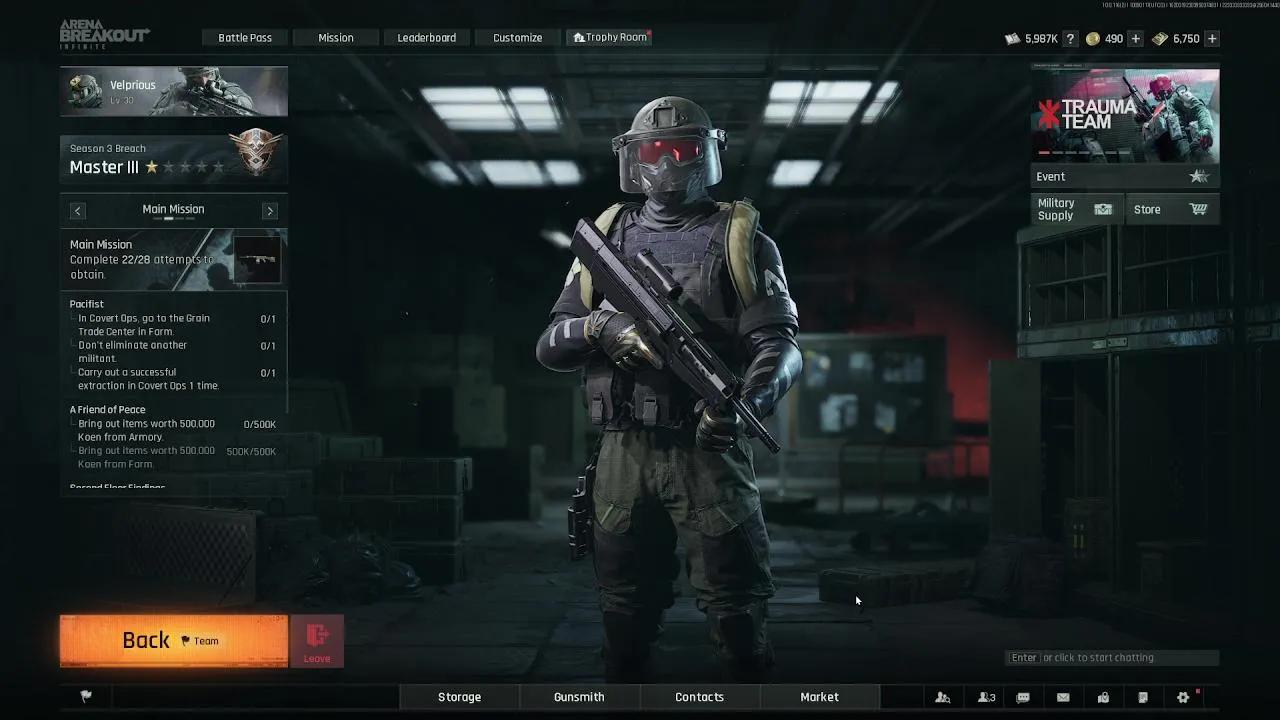Open Military Supply
1280x720 pixels.
click(1076, 209)
